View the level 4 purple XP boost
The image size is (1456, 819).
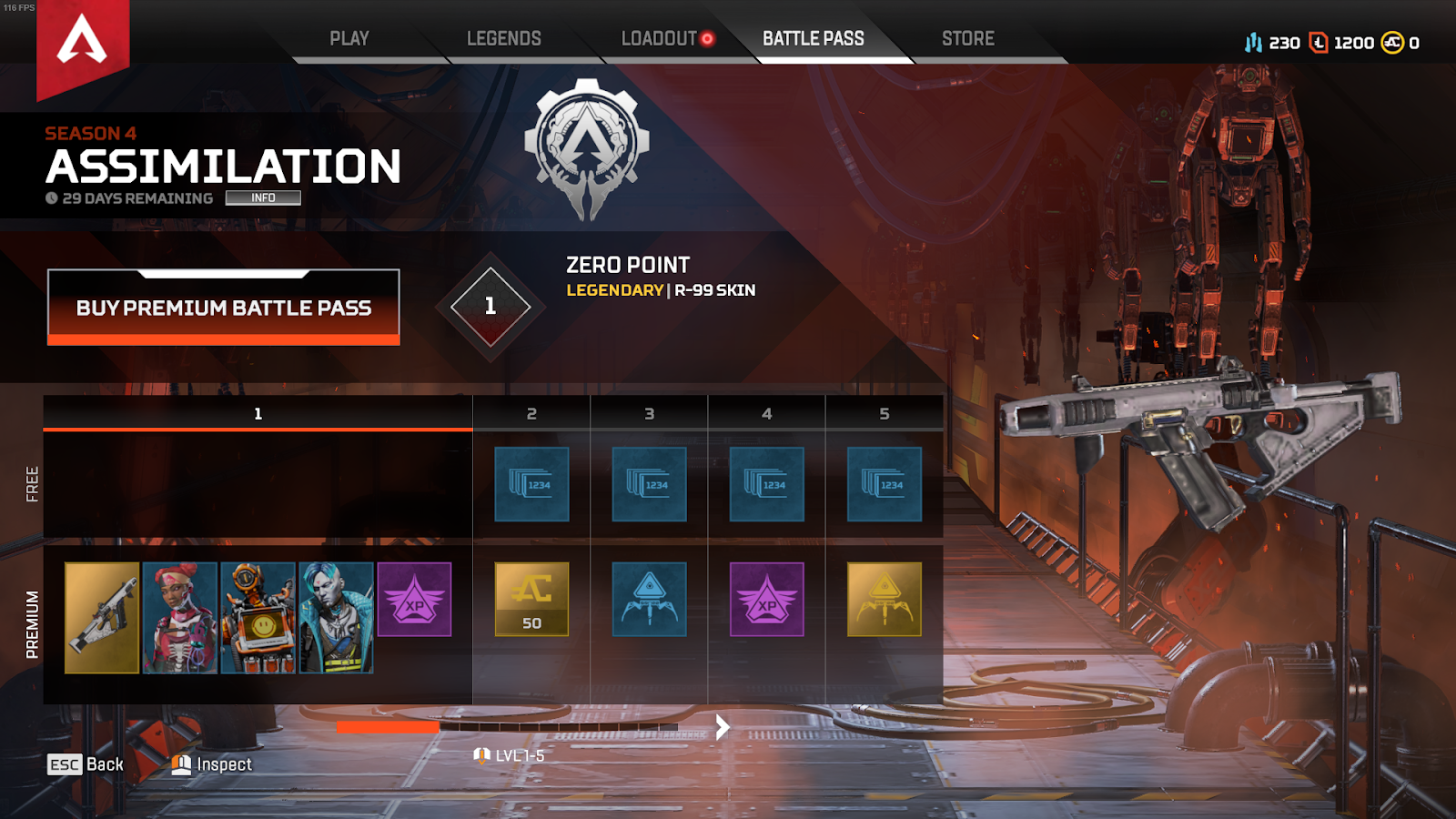[766, 599]
